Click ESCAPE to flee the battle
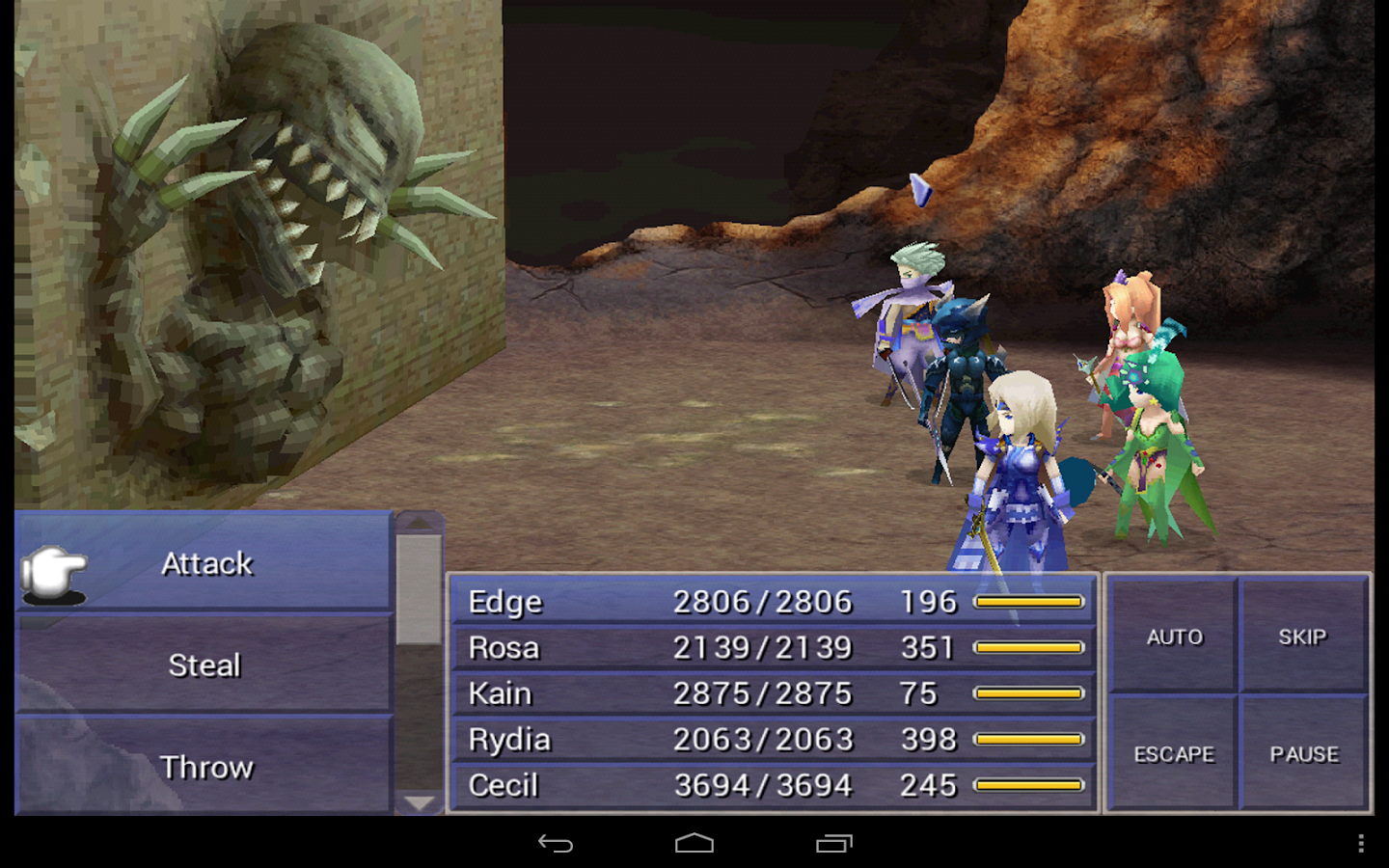The height and width of the screenshot is (868, 1389). click(1173, 754)
